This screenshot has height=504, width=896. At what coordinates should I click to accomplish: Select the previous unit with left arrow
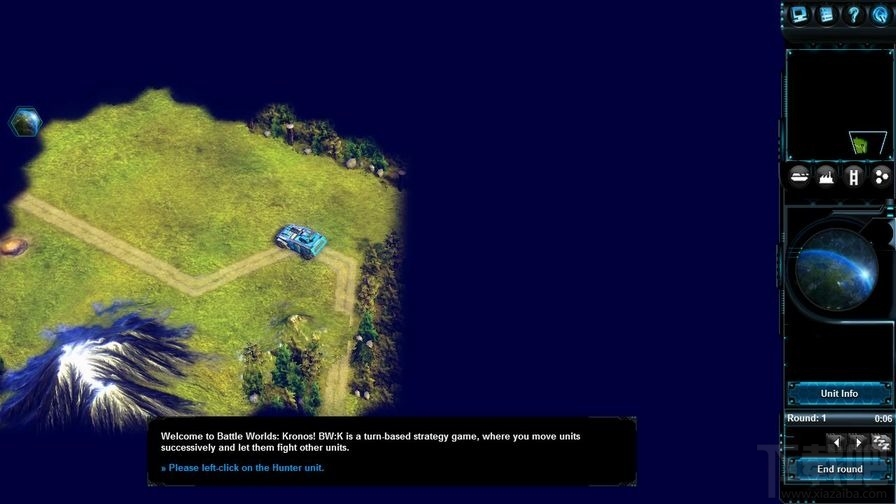coord(833,441)
